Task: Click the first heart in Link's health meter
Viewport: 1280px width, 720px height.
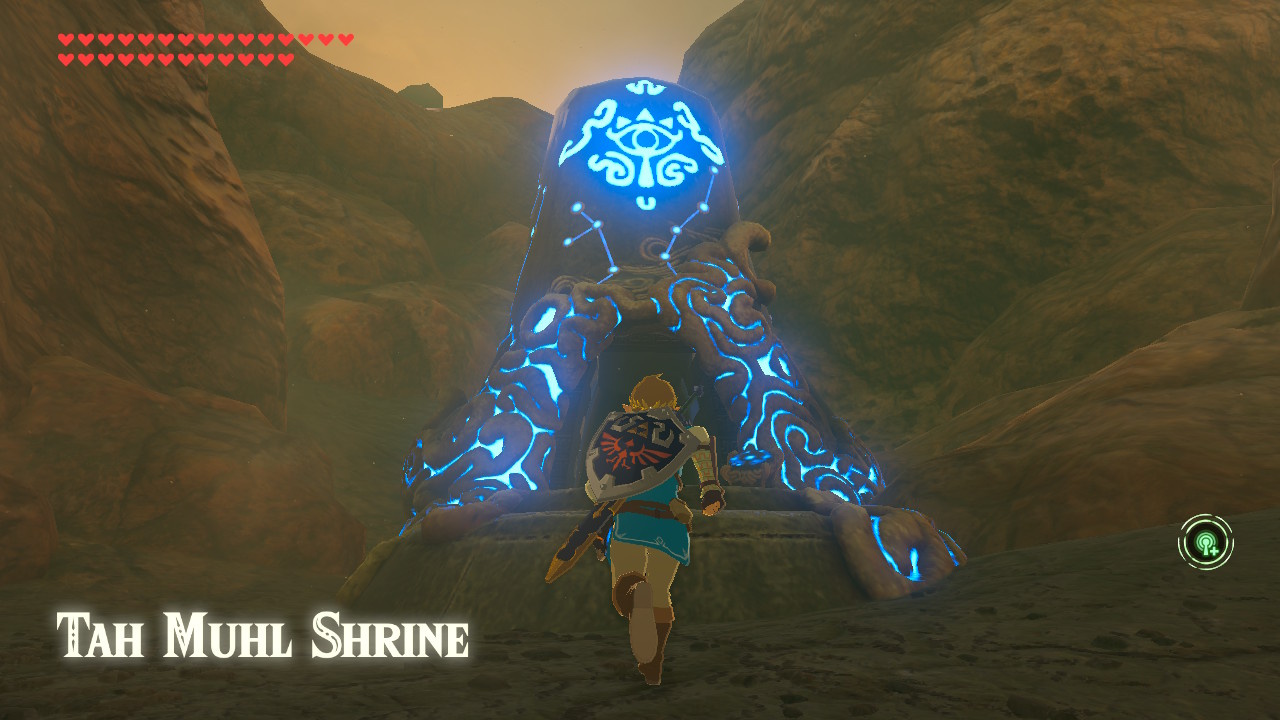Action: point(66,37)
